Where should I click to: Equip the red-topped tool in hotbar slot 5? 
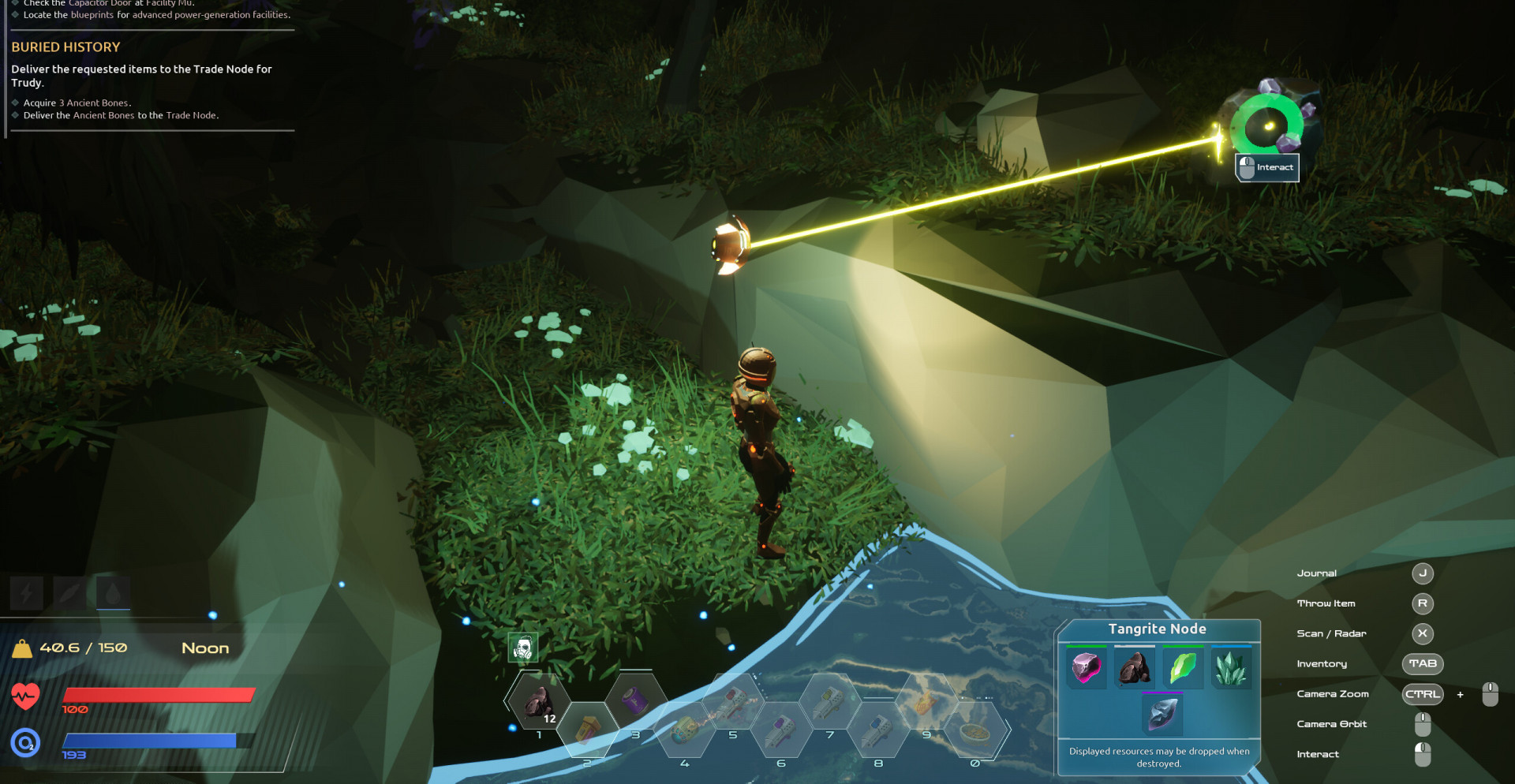(733, 701)
